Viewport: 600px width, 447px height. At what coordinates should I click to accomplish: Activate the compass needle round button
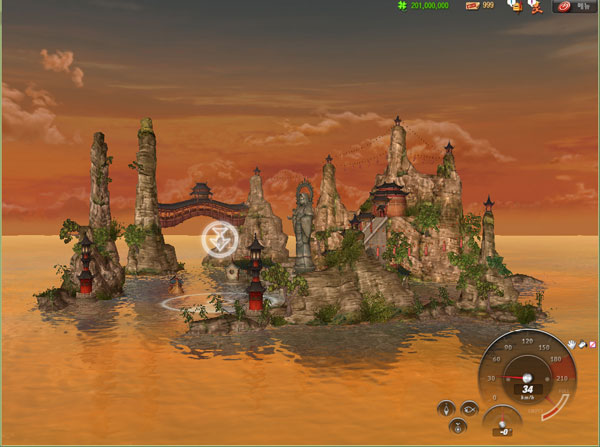(446, 408)
